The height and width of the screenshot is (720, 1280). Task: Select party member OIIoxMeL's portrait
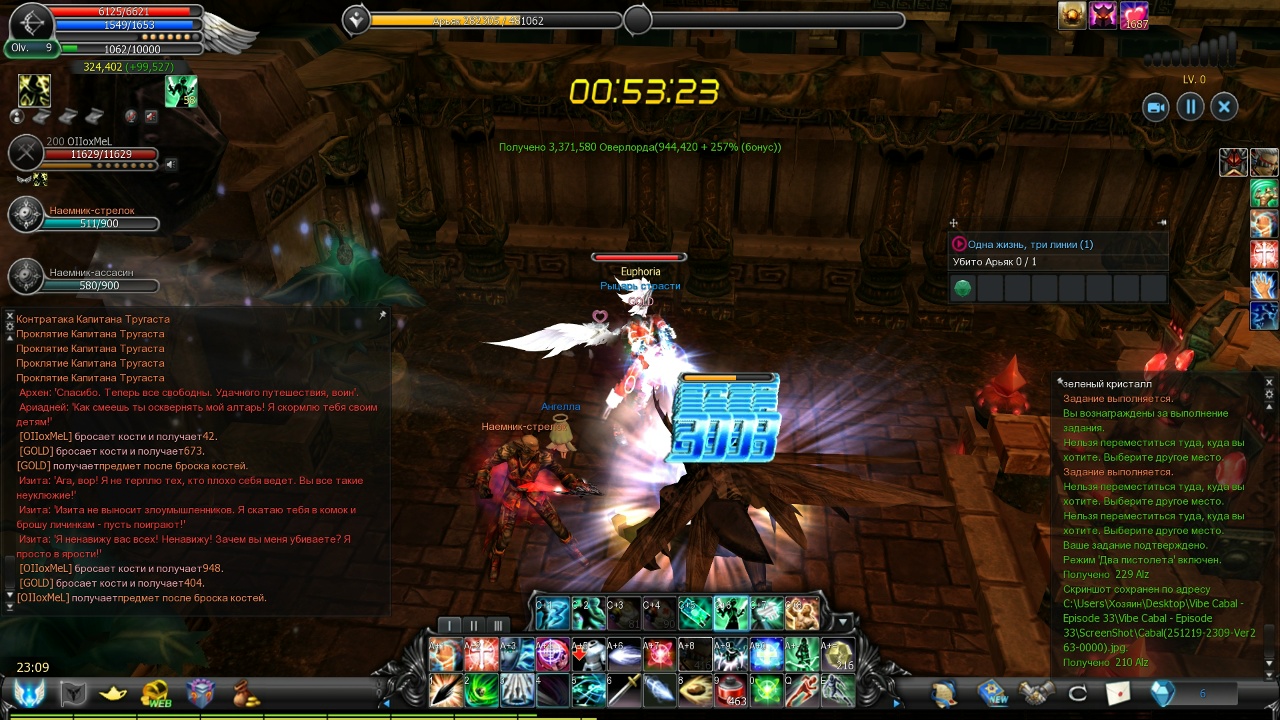coord(26,153)
